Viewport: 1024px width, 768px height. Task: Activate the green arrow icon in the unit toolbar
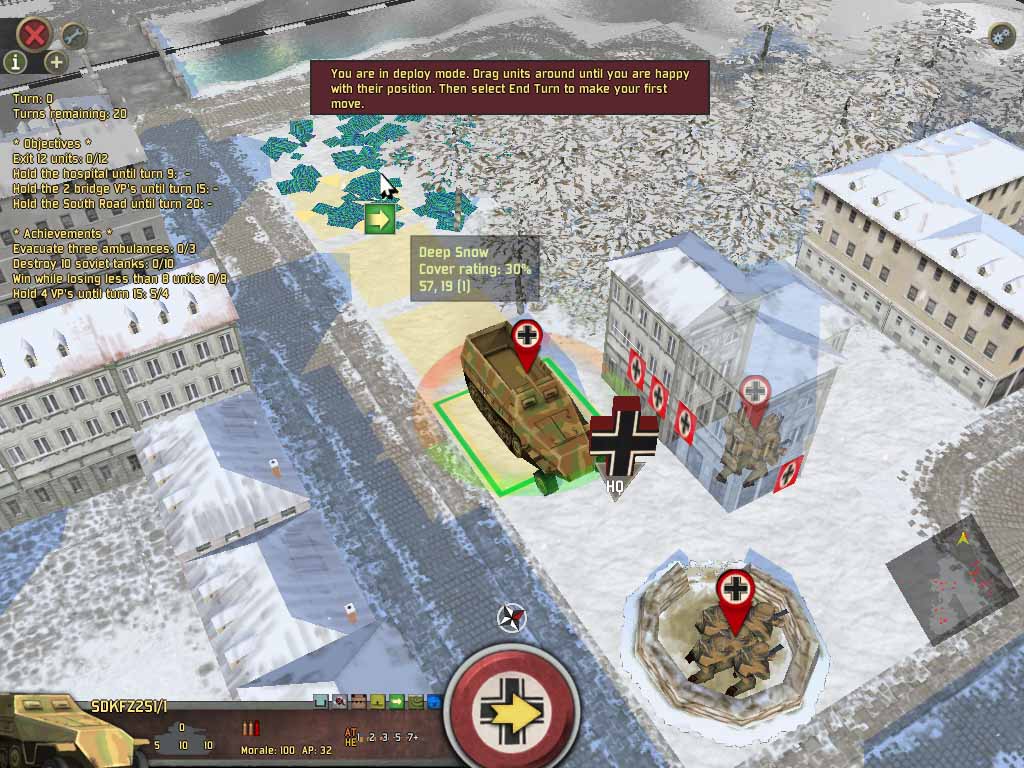pos(396,702)
